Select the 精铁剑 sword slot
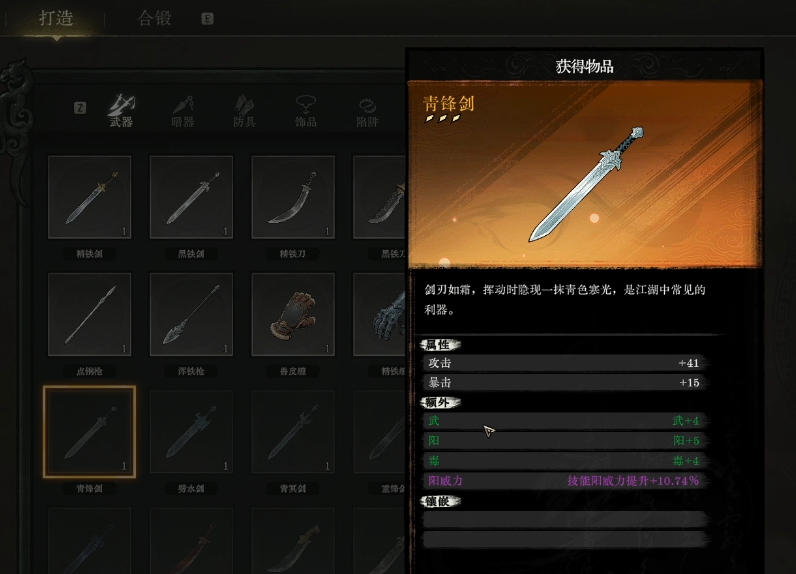Screen dimensions: 796x574 coord(90,197)
